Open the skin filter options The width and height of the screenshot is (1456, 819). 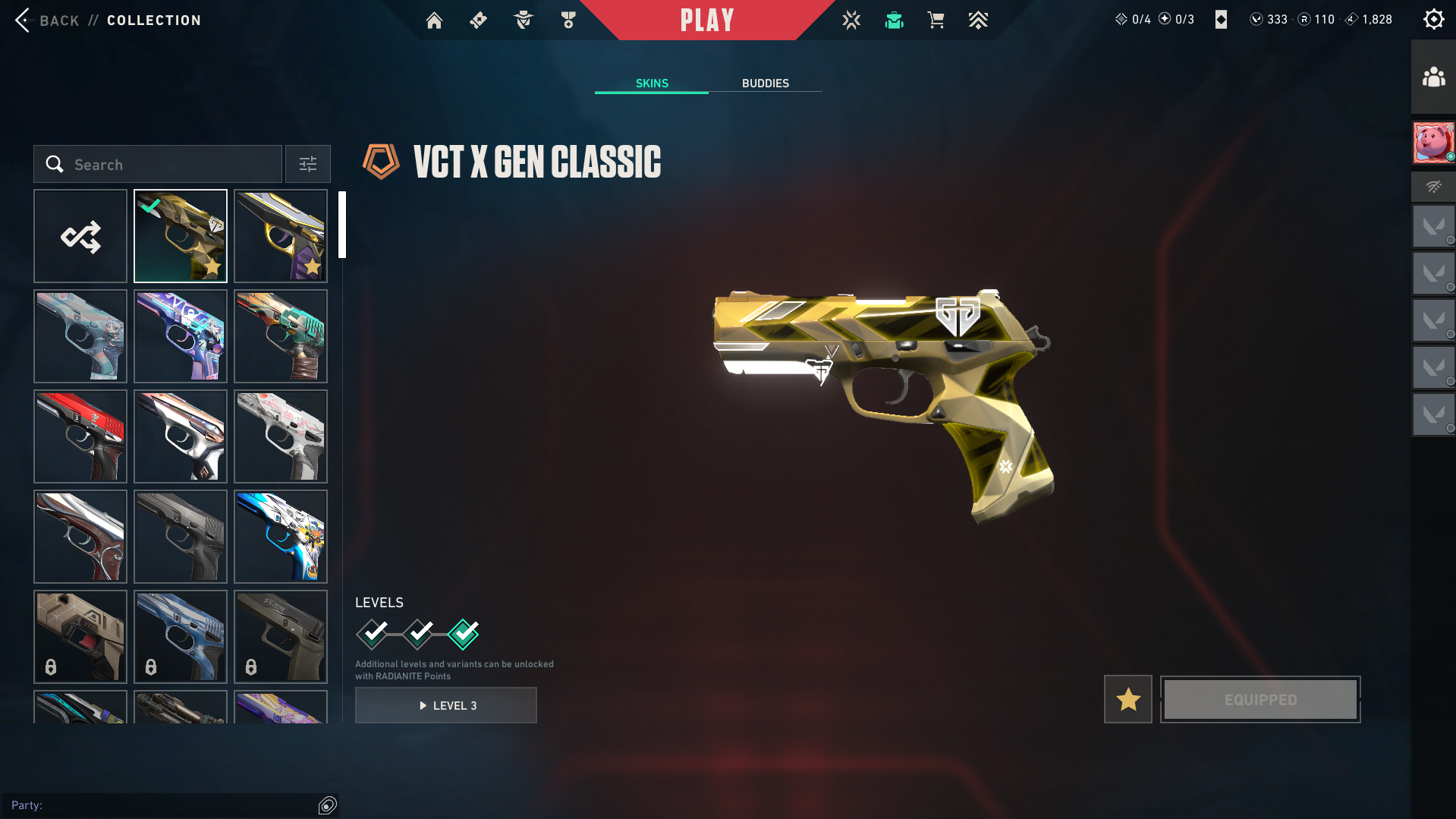308,165
